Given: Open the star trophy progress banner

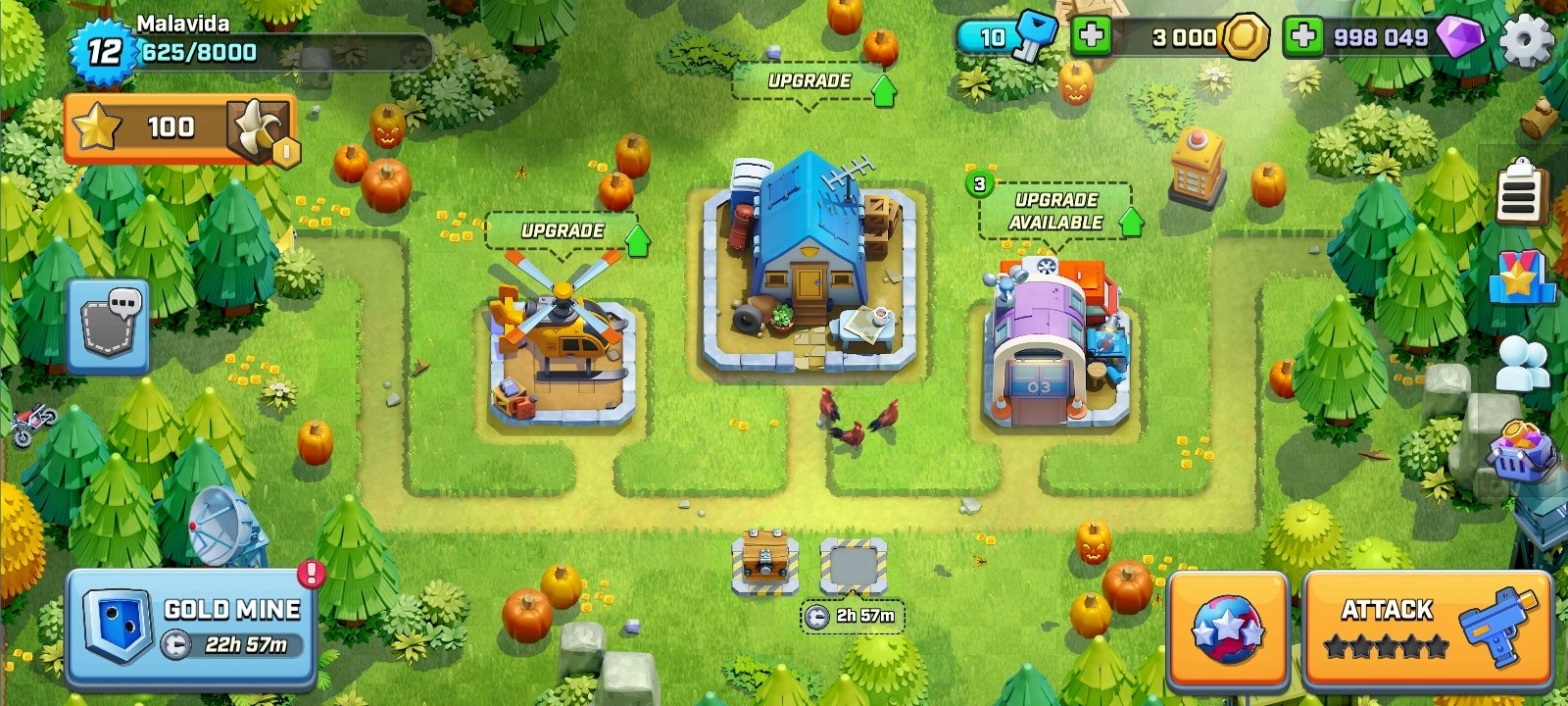Looking at the screenshot, I should 178,127.
